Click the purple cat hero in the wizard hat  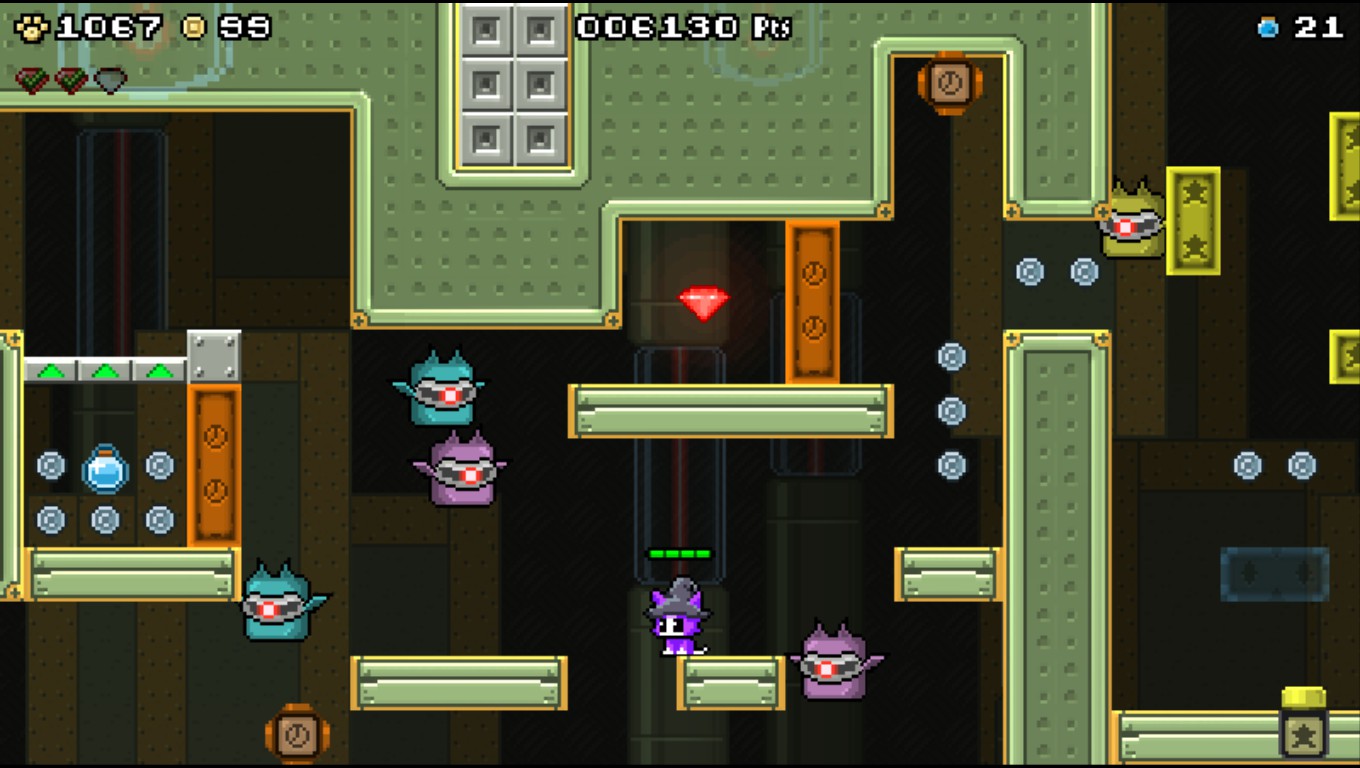tap(677, 615)
